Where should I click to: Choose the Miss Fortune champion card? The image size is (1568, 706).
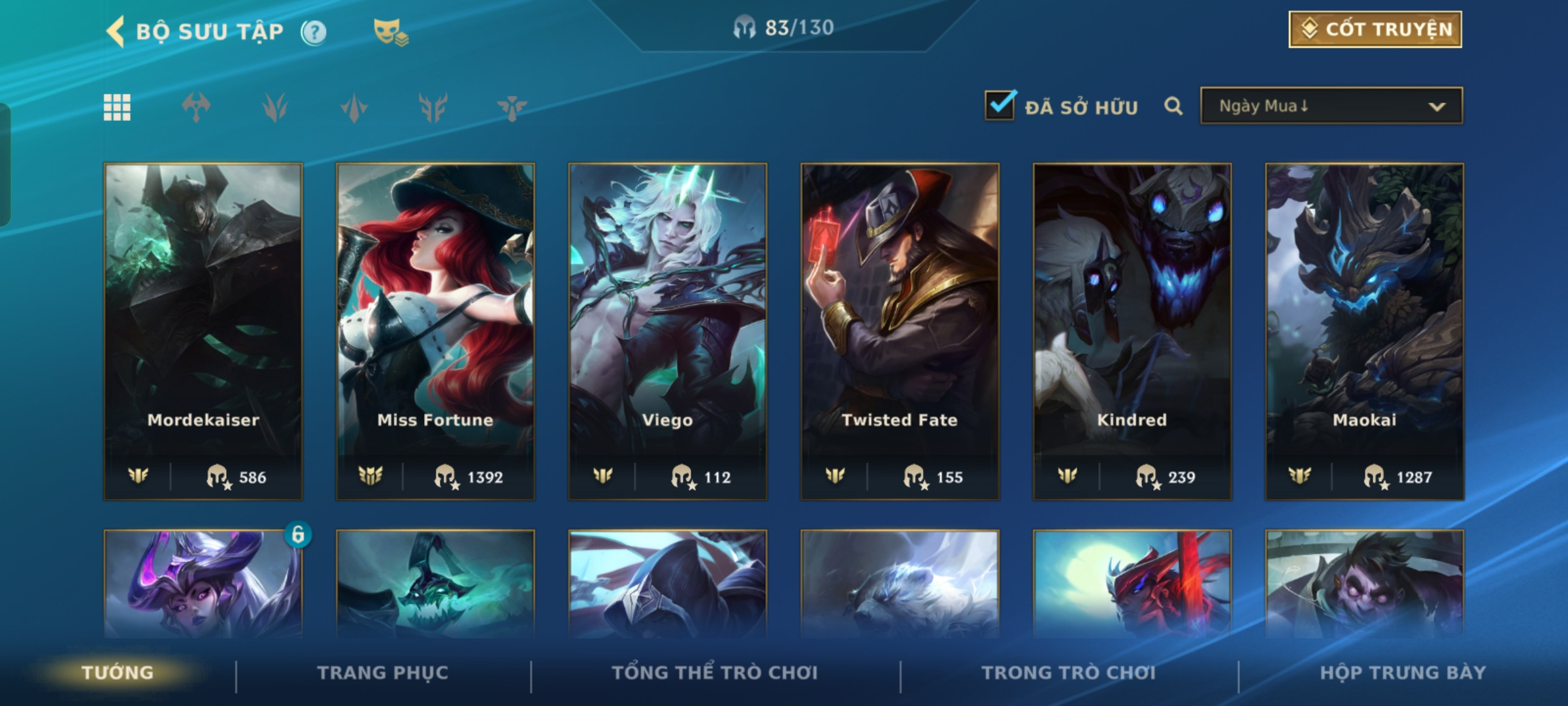[x=435, y=331]
